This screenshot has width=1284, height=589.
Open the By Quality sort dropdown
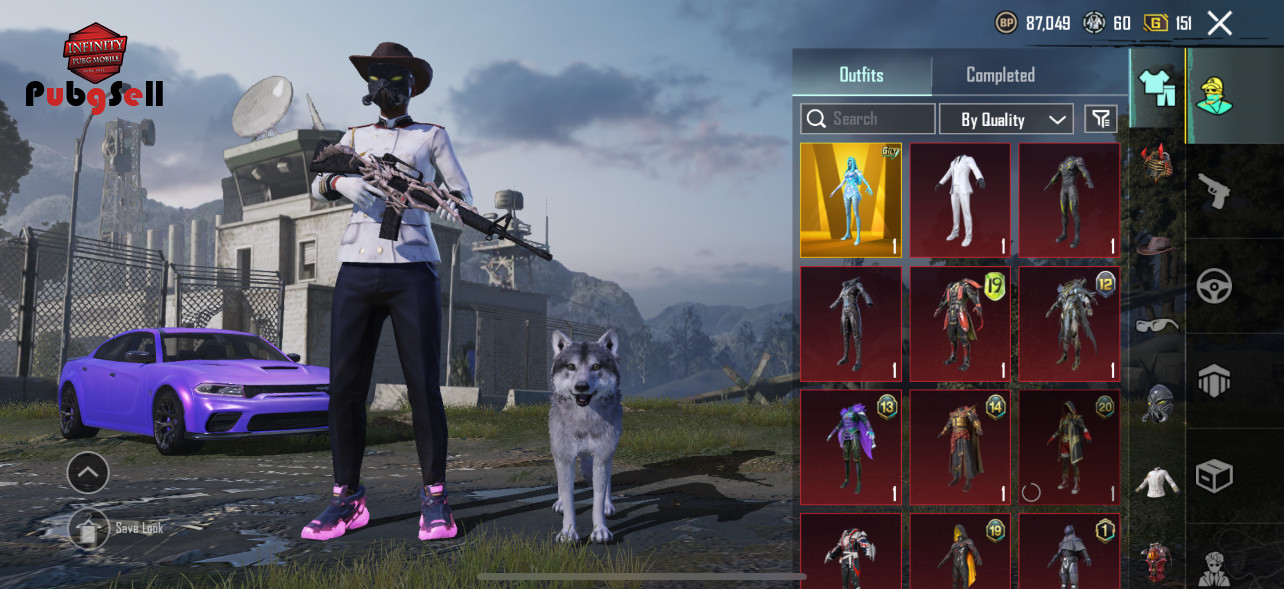[x=1006, y=119]
